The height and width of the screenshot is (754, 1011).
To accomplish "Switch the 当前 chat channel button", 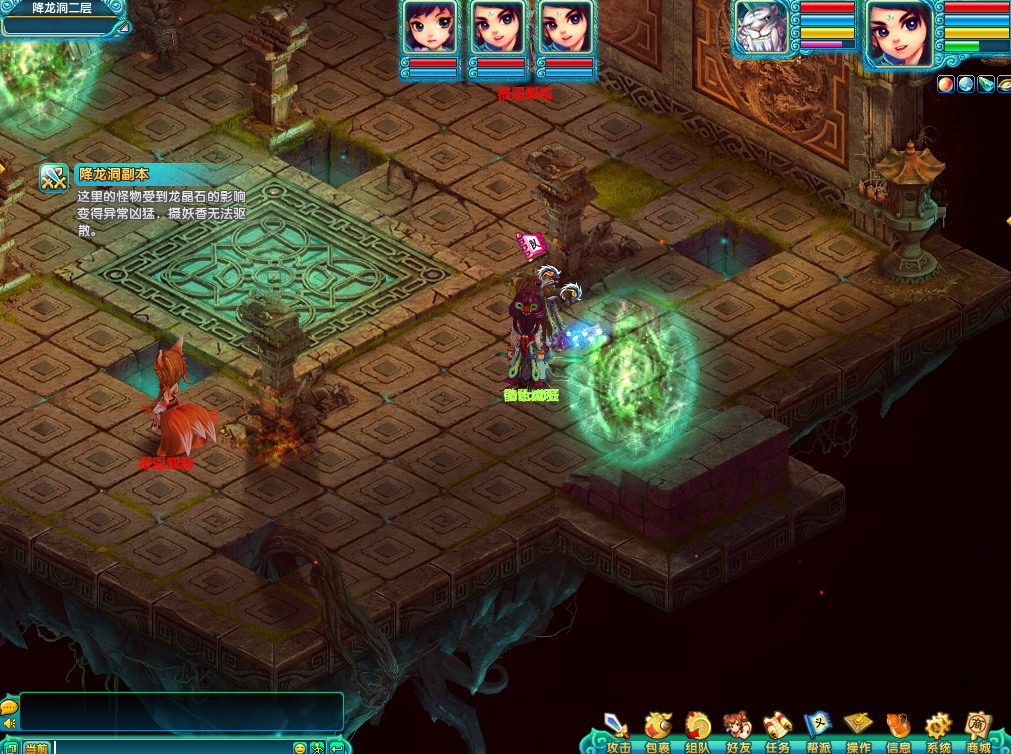I will tap(36, 747).
